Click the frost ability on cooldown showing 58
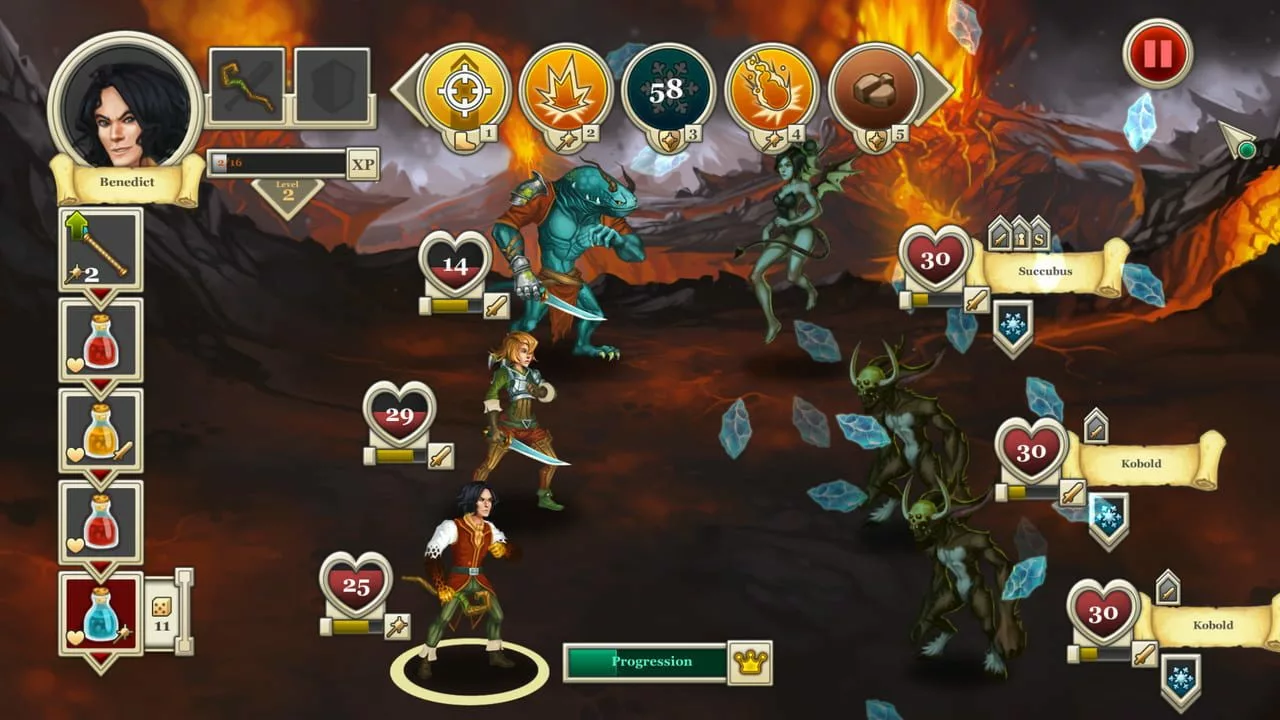The width and height of the screenshot is (1280, 720). [x=665, y=90]
